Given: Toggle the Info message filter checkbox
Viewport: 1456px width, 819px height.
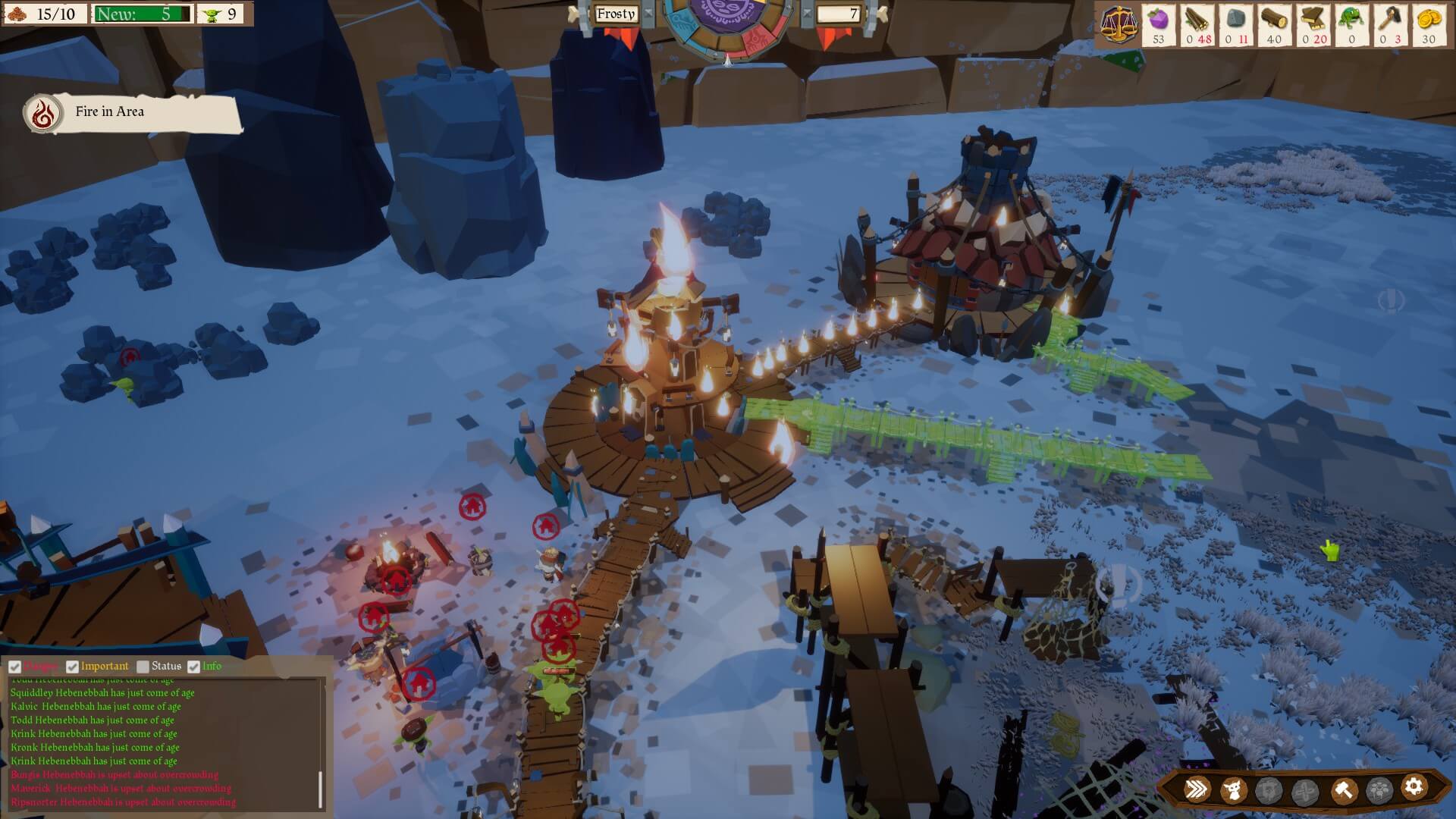Looking at the screenshot, I should click(x=193, y=667).
